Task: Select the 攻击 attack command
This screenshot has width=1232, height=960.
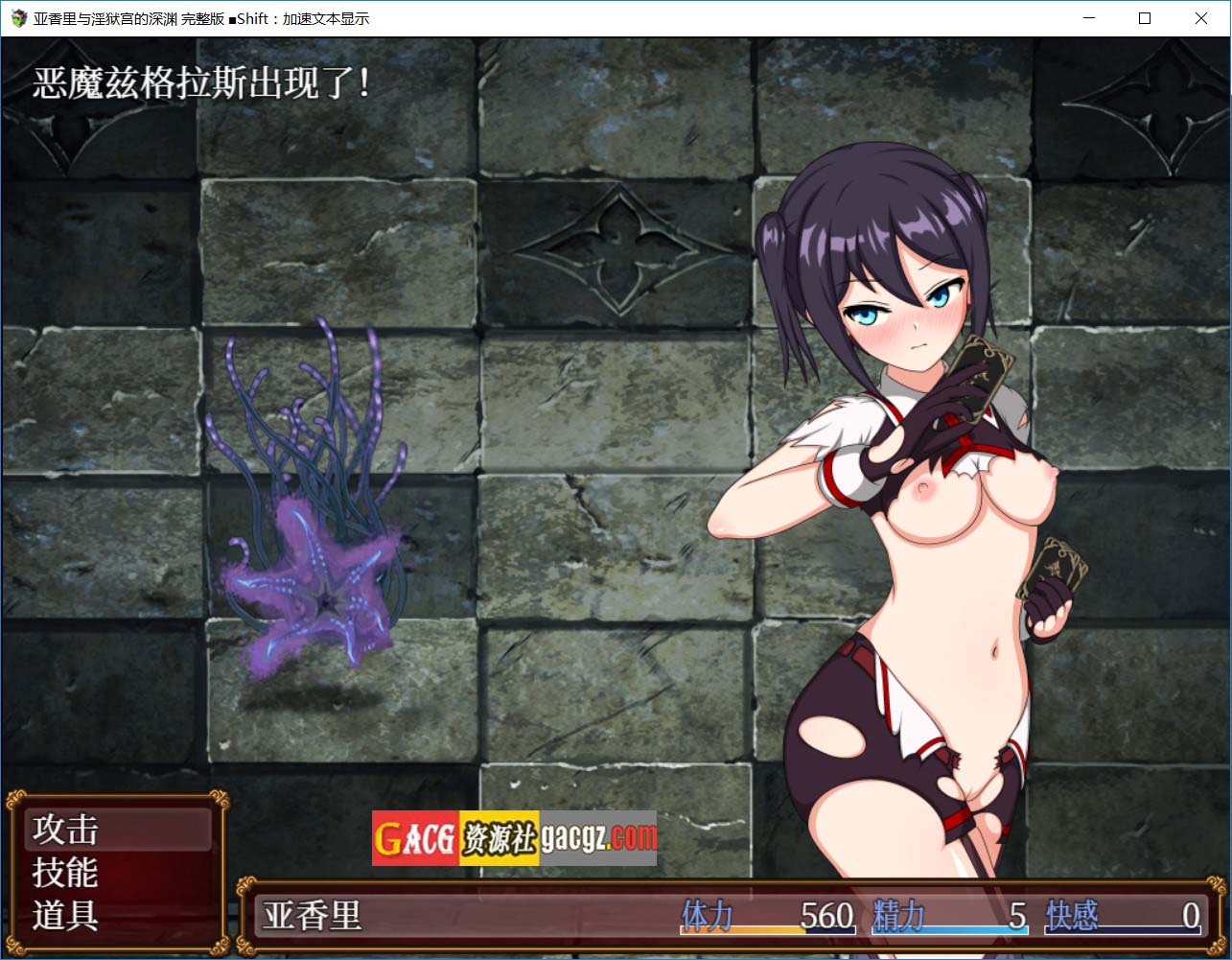Action: 66,830
